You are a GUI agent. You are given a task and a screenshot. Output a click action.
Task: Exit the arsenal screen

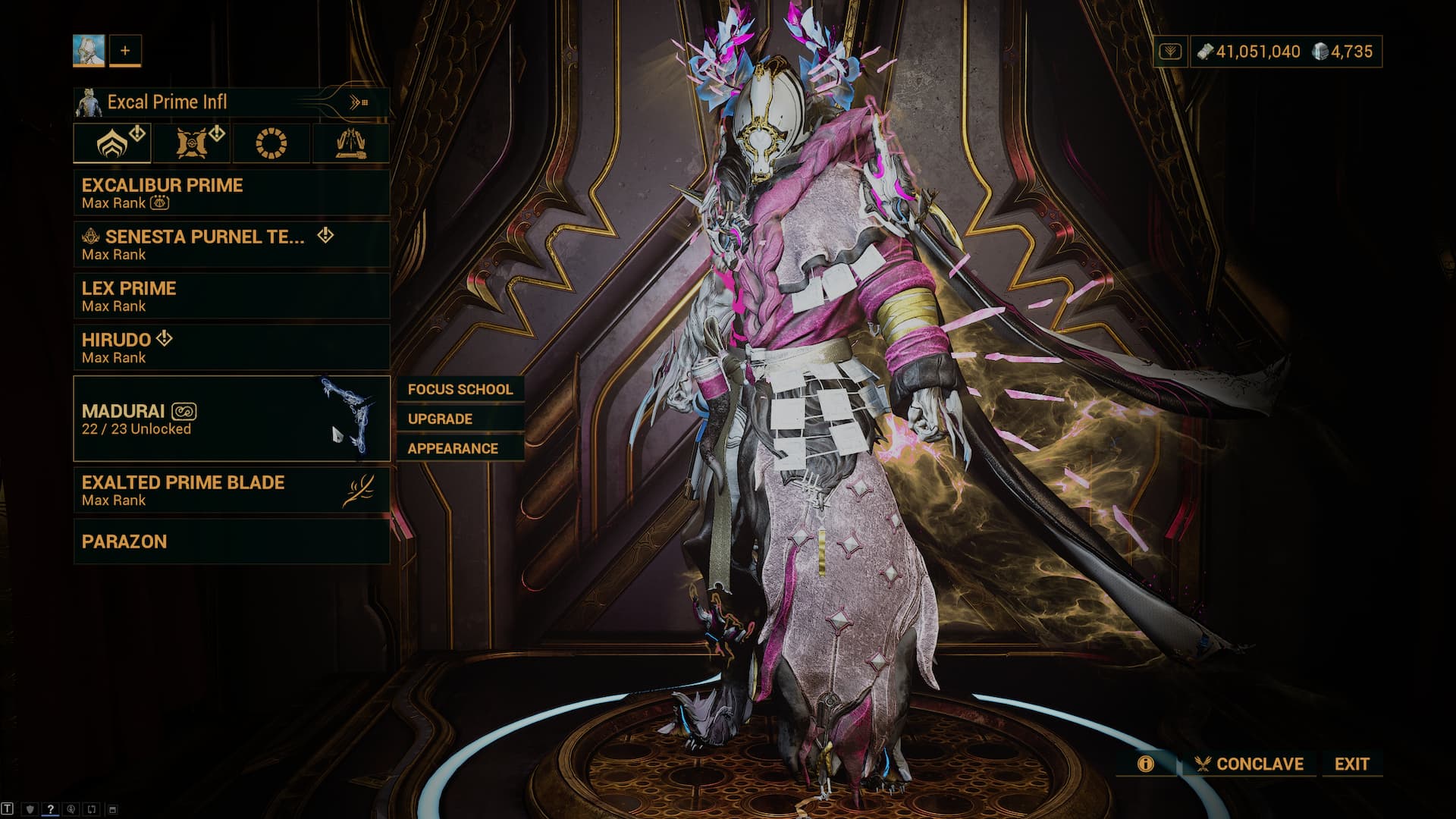1351,764
